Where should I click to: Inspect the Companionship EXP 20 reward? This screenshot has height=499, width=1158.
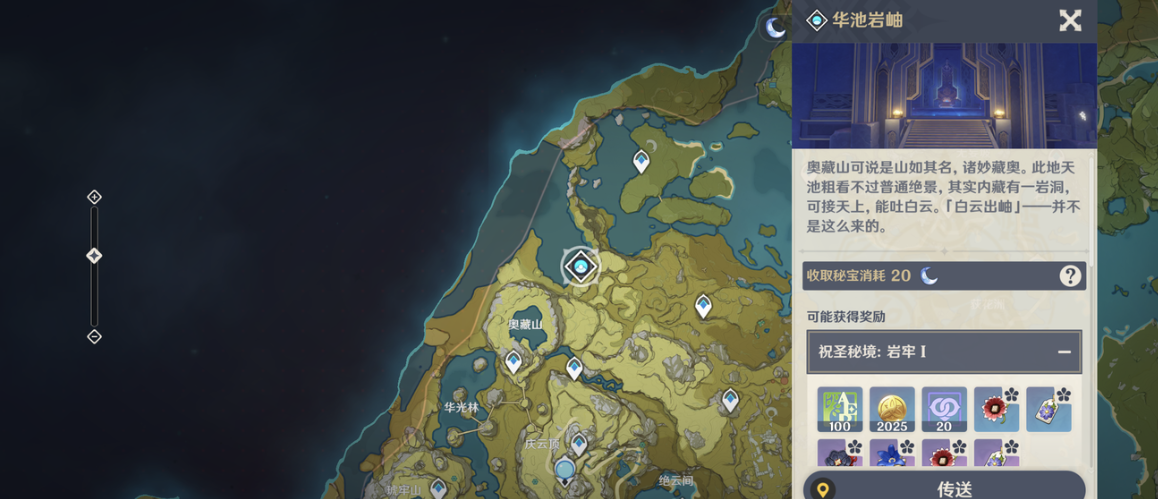(944, 409)
